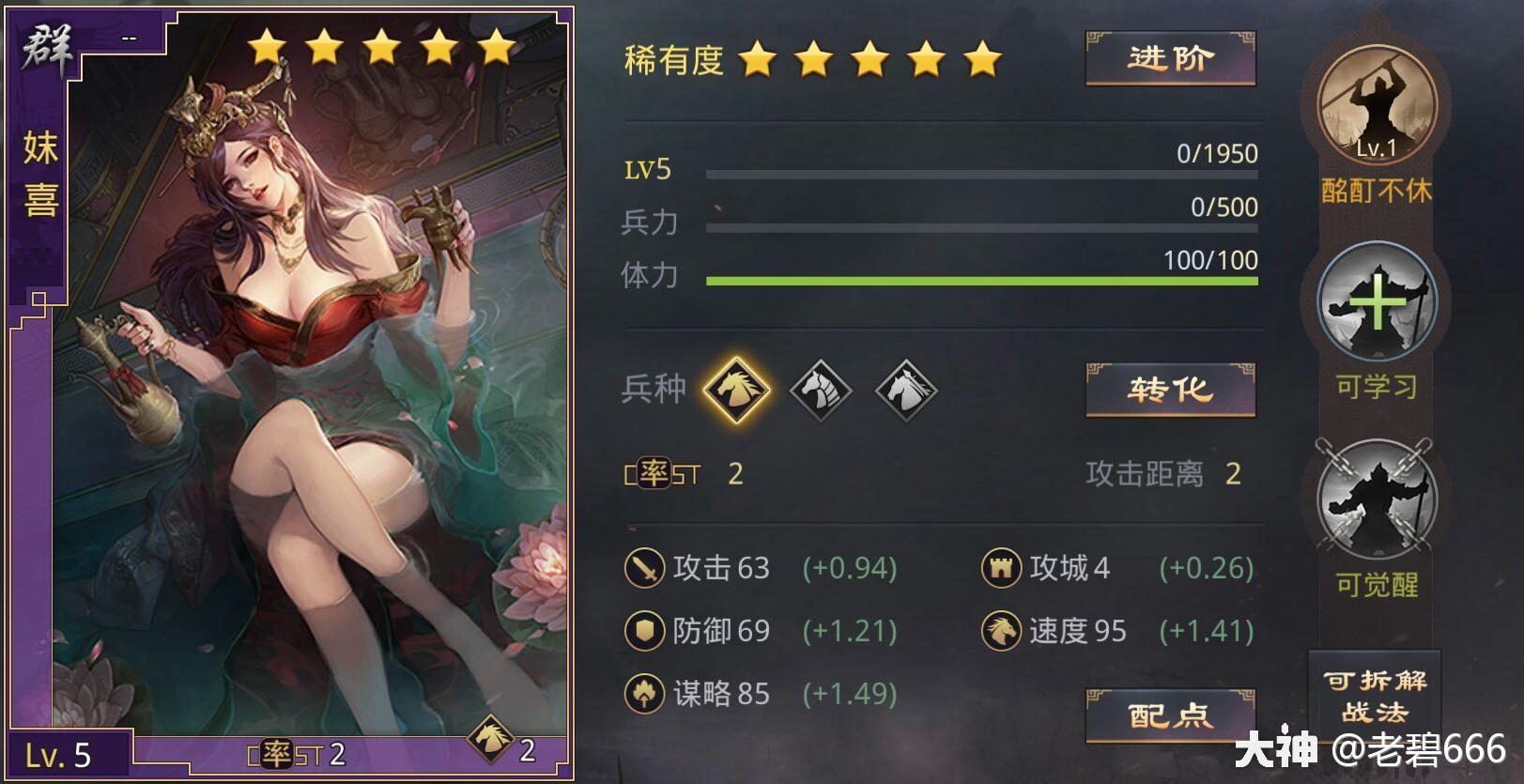Click the horse icon beside 速度 95
This screenshot has width=1524, height=784.
1001,632
